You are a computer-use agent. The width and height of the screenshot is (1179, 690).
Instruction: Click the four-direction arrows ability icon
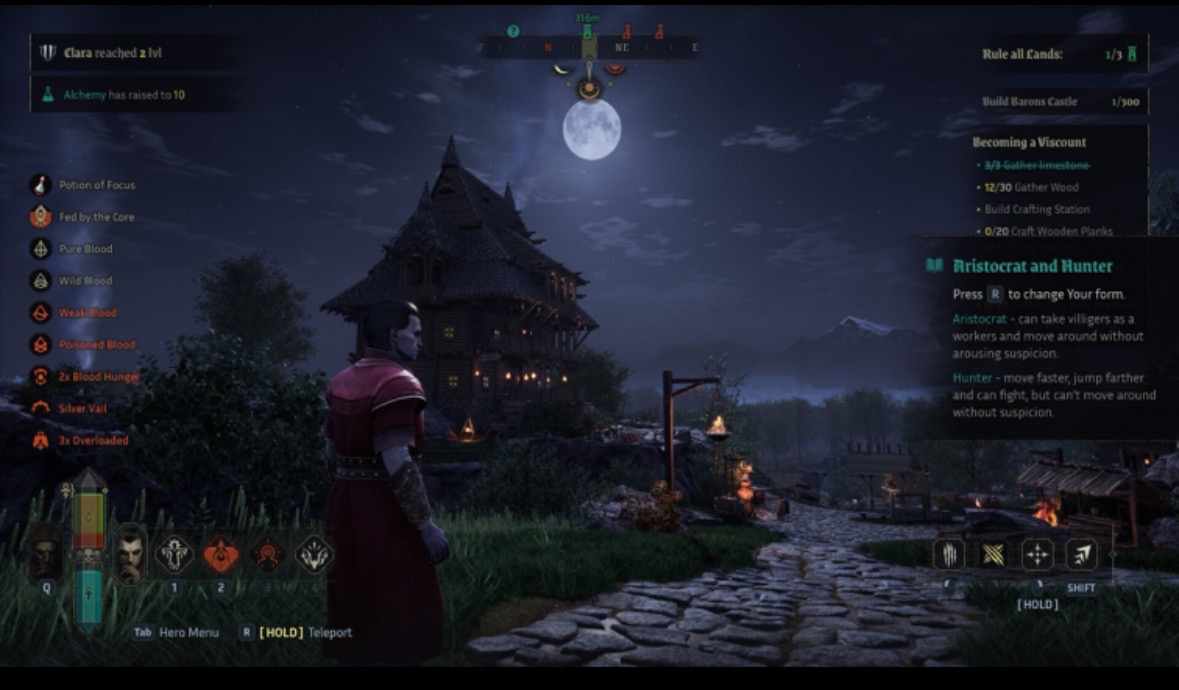click(1037, 554)
